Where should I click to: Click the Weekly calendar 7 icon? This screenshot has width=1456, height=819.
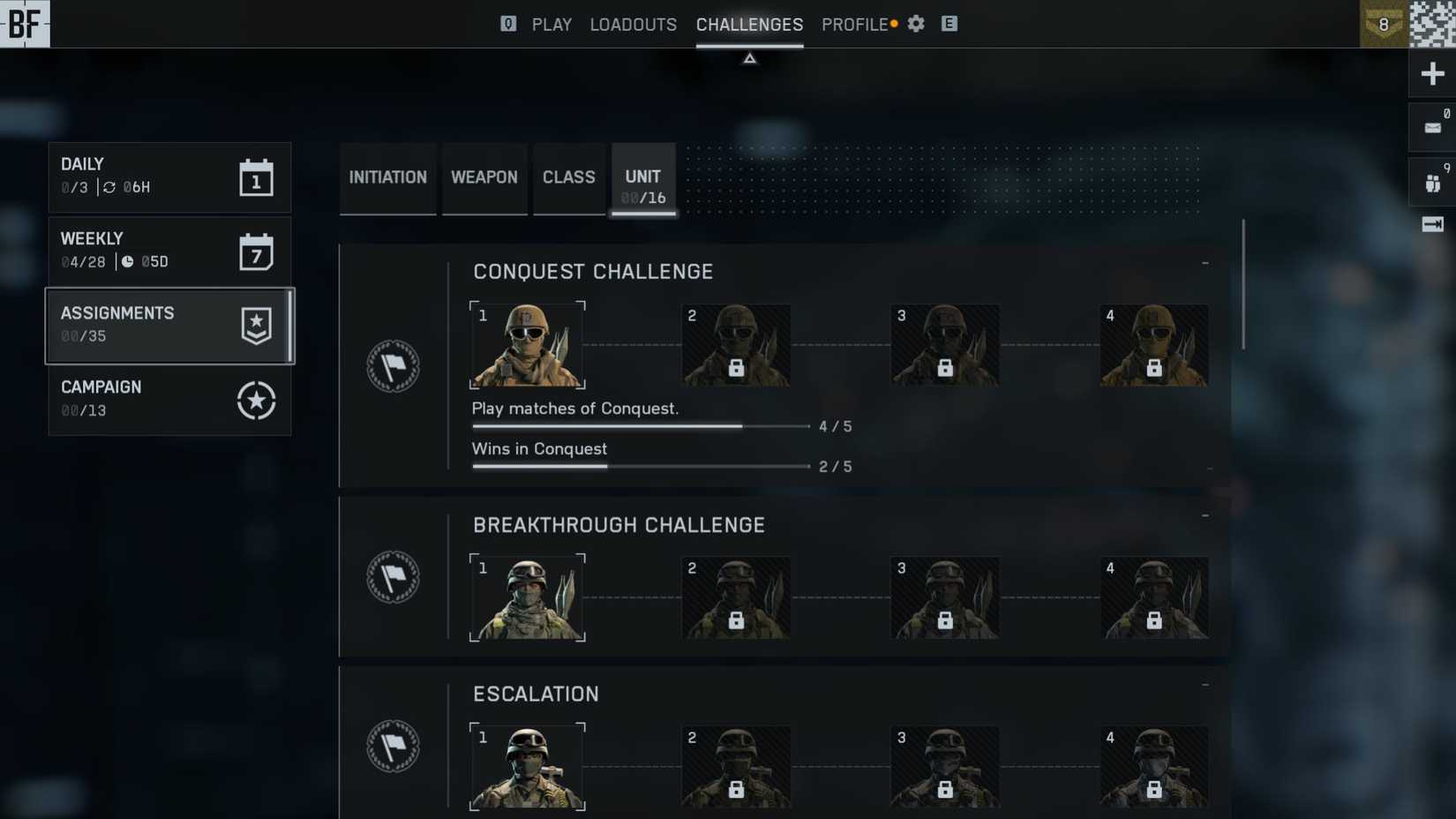pos(255,251)
